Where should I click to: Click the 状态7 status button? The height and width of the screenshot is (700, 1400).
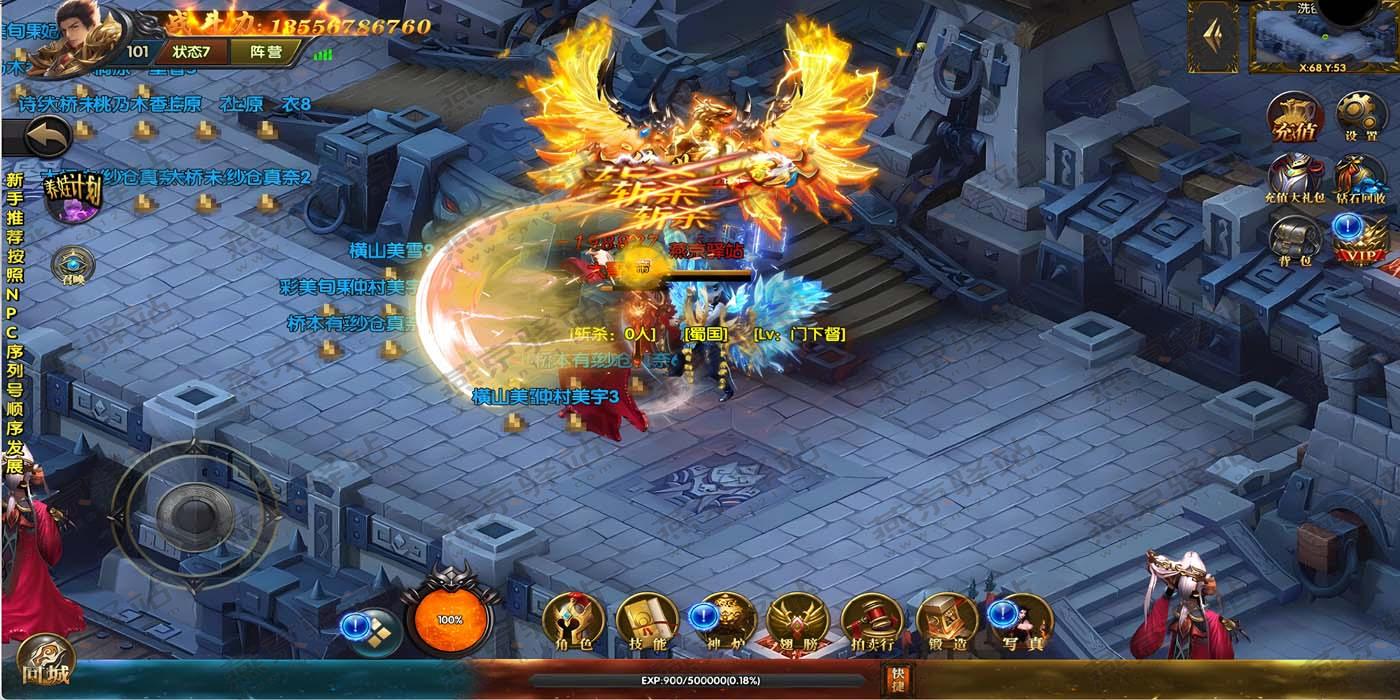click(191, 51)
